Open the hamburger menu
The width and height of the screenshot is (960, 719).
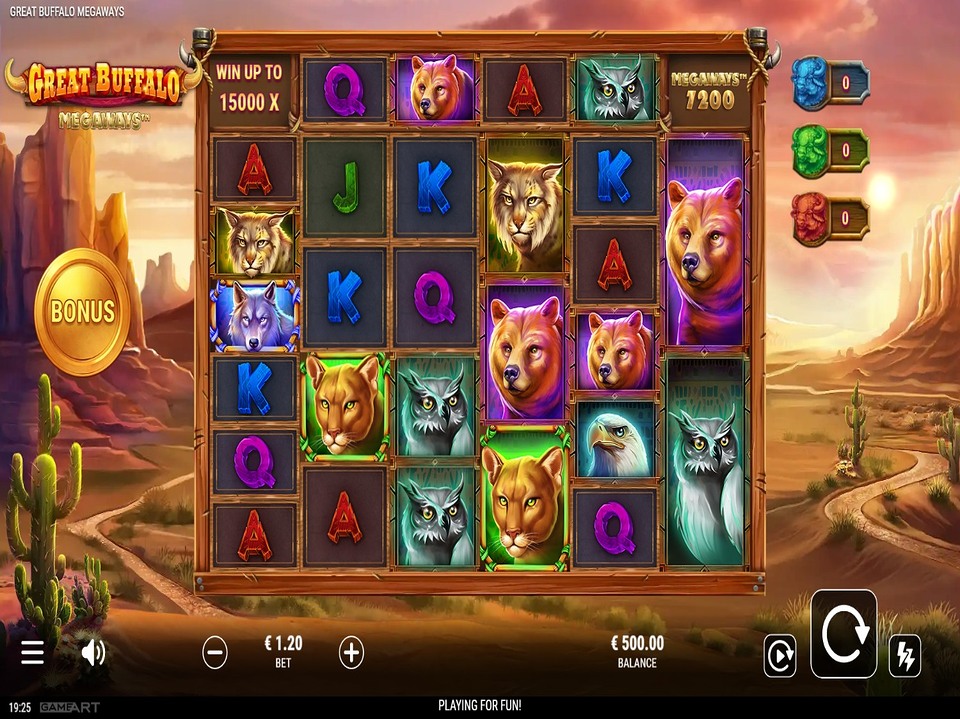point(33,653)
